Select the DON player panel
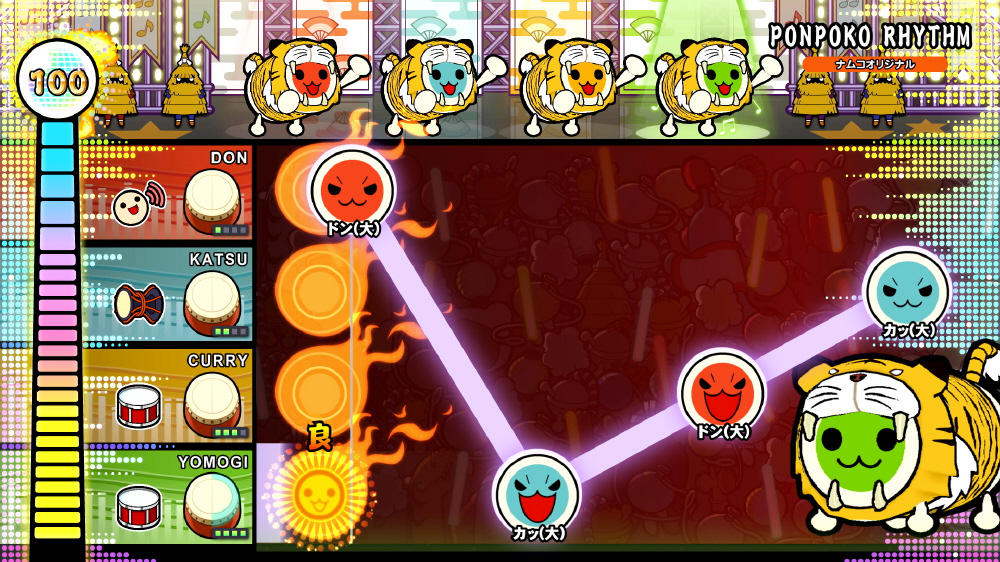Viewport: 1000px width, 562px height. pyautogui.click(x=167, y=193)
